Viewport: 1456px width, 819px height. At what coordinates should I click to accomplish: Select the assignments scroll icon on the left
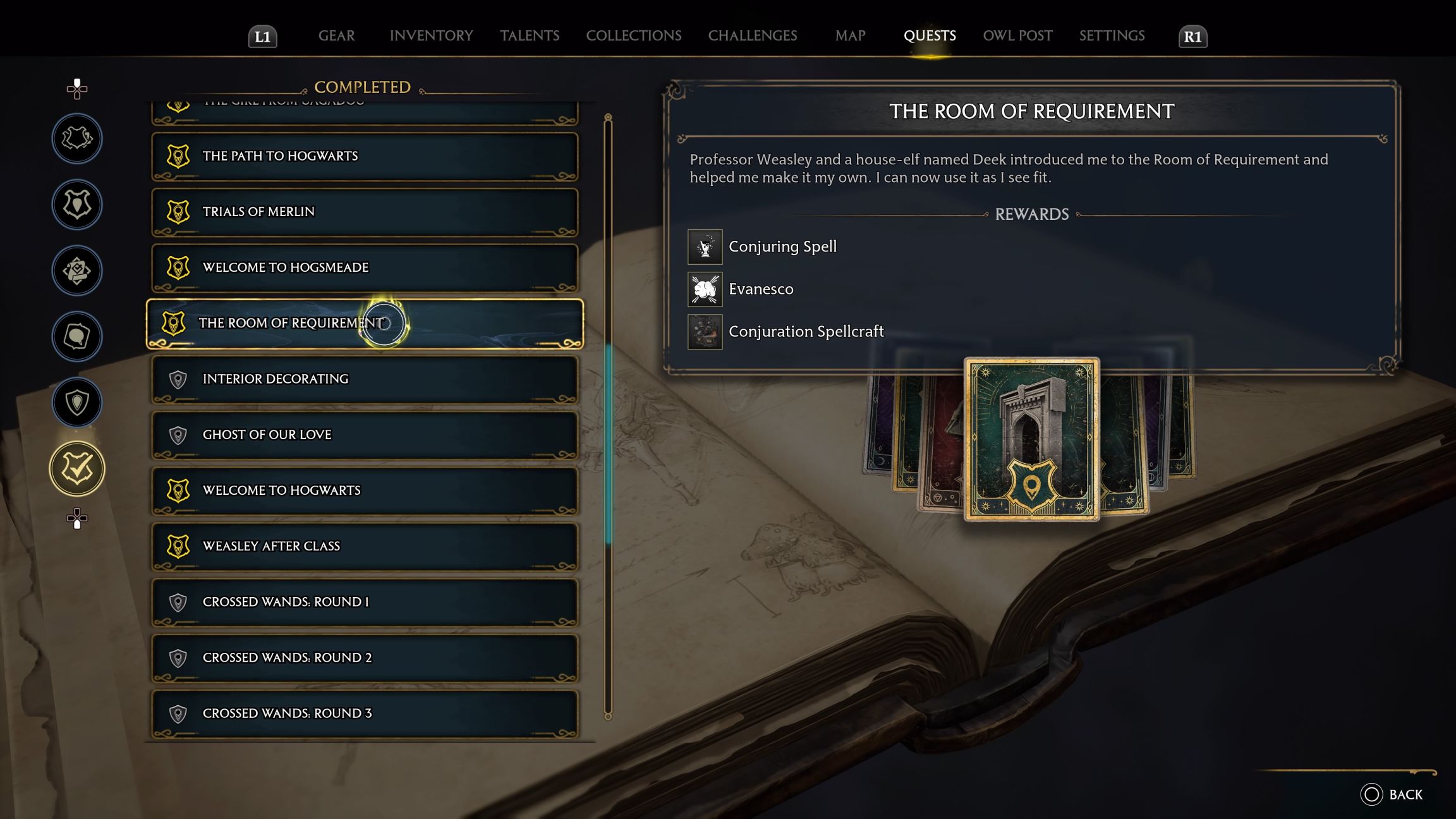76,270
